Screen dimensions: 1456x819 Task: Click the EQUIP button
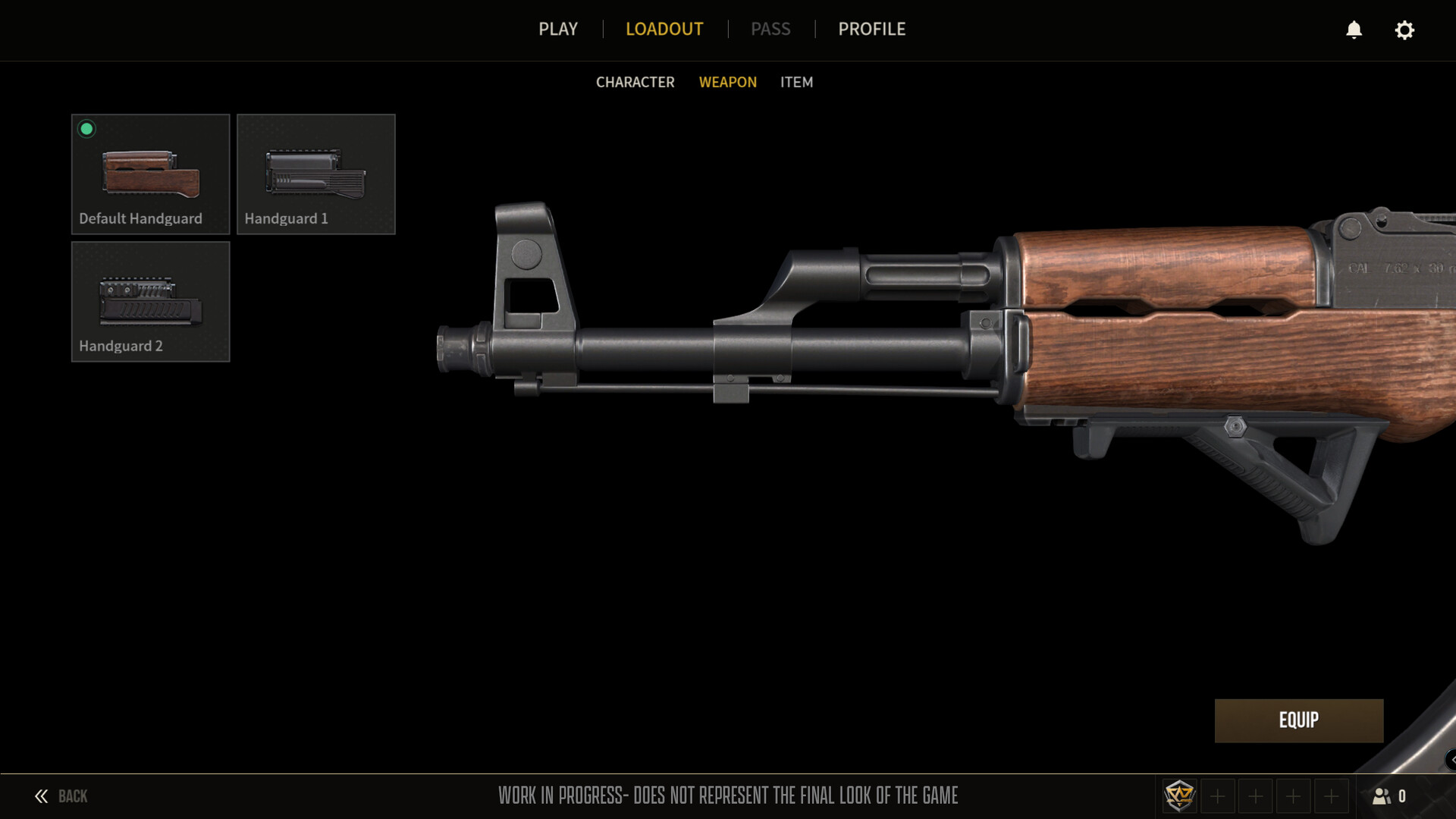1298,720
